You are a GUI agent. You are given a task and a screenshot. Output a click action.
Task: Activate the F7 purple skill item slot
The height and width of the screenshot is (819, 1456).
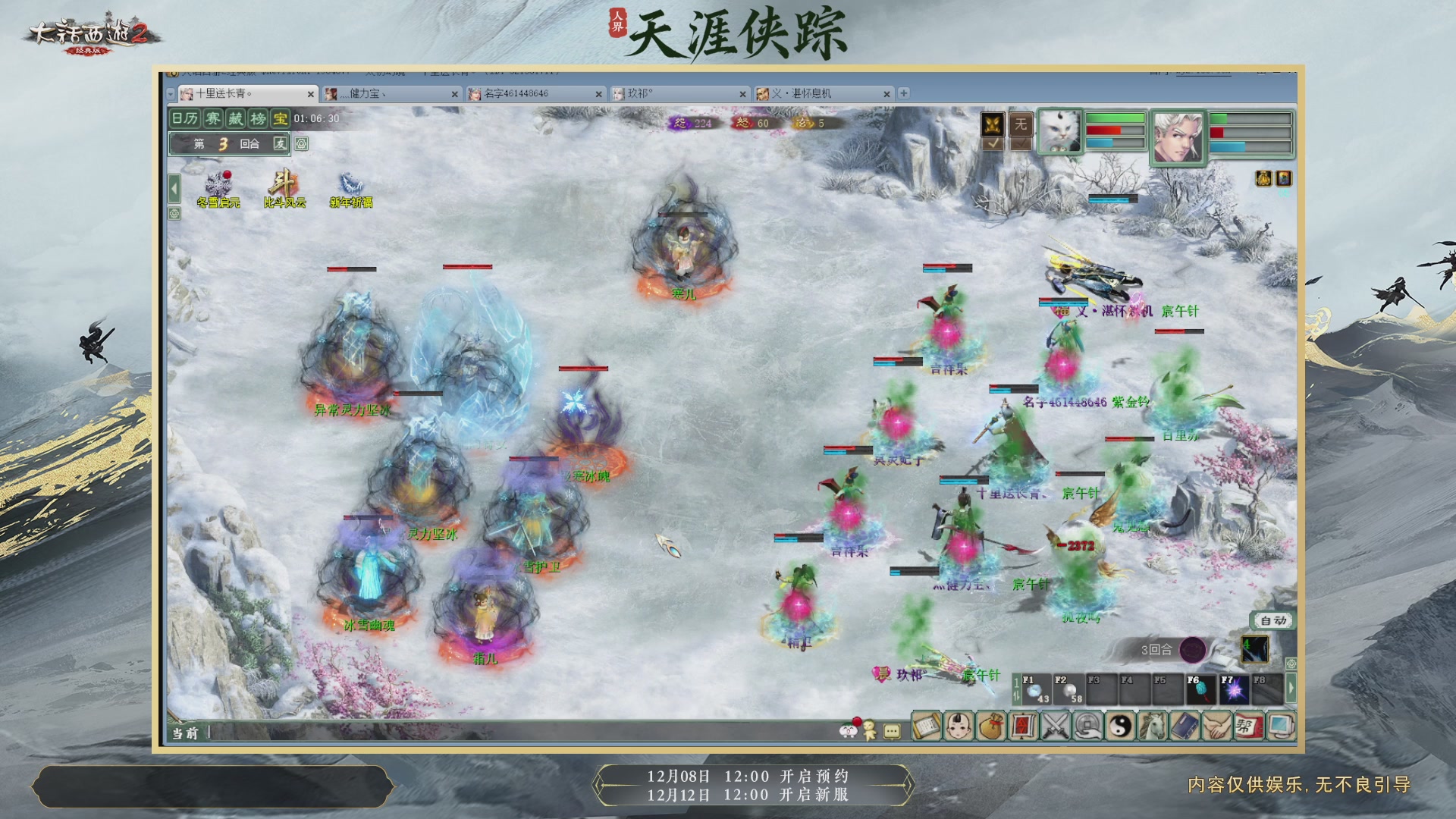[1235, 689]
